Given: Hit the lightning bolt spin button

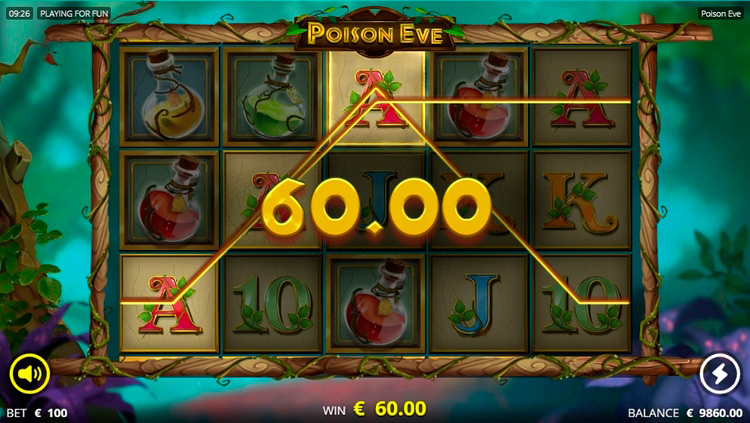Looking at the screenshot, I should click(719, 374).
